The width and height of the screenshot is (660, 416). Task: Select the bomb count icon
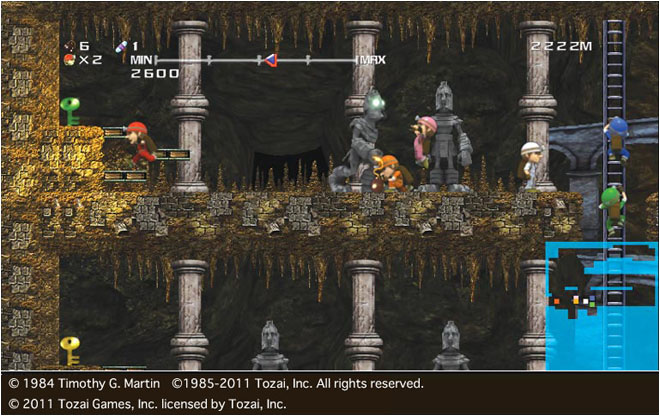click(x=69, y=45)
